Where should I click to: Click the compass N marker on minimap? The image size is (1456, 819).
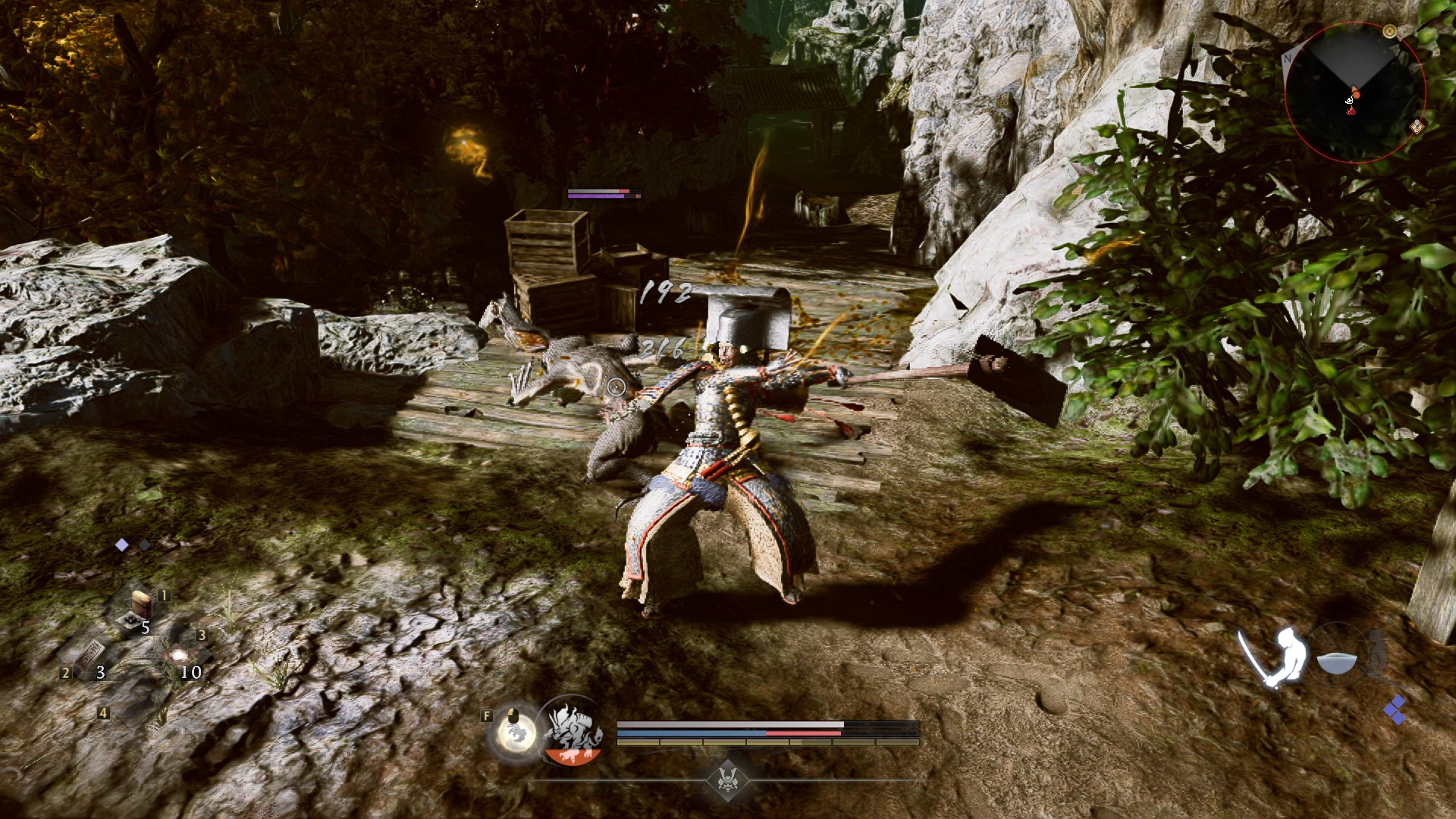click(x=1288, y=58)
